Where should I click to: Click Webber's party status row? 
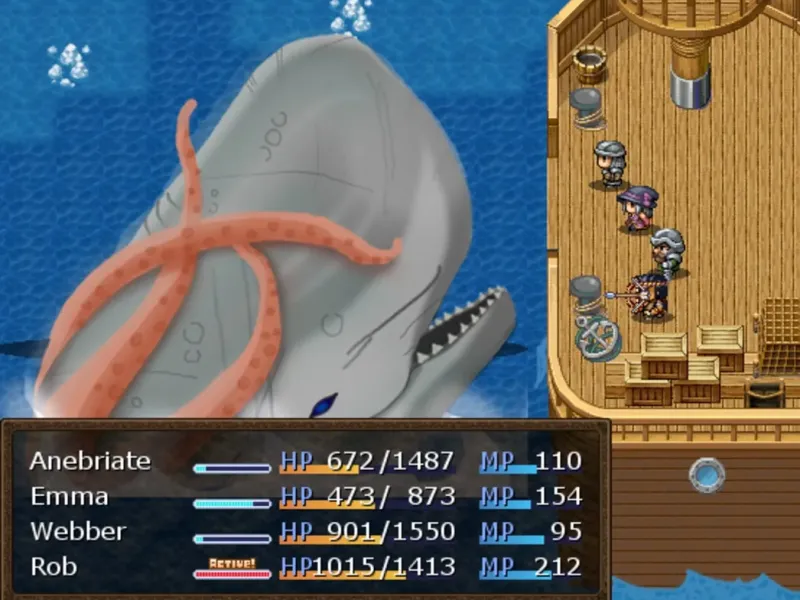[x=76, y=532]
